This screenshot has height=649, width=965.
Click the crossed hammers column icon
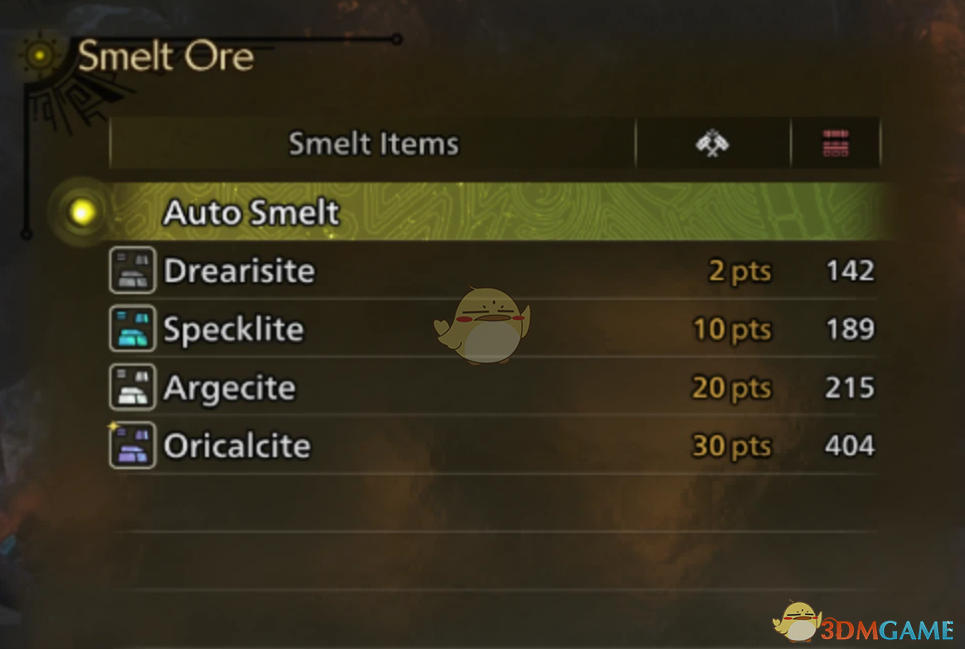pyautogui.click(x=712, y=144)
